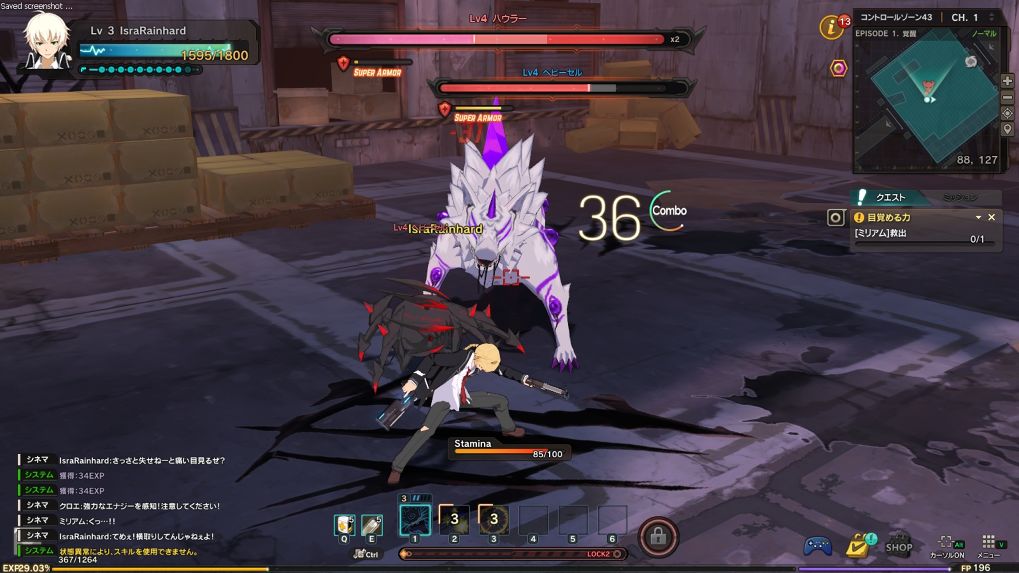Use the consumable item in the Q slot

[345, 523]
